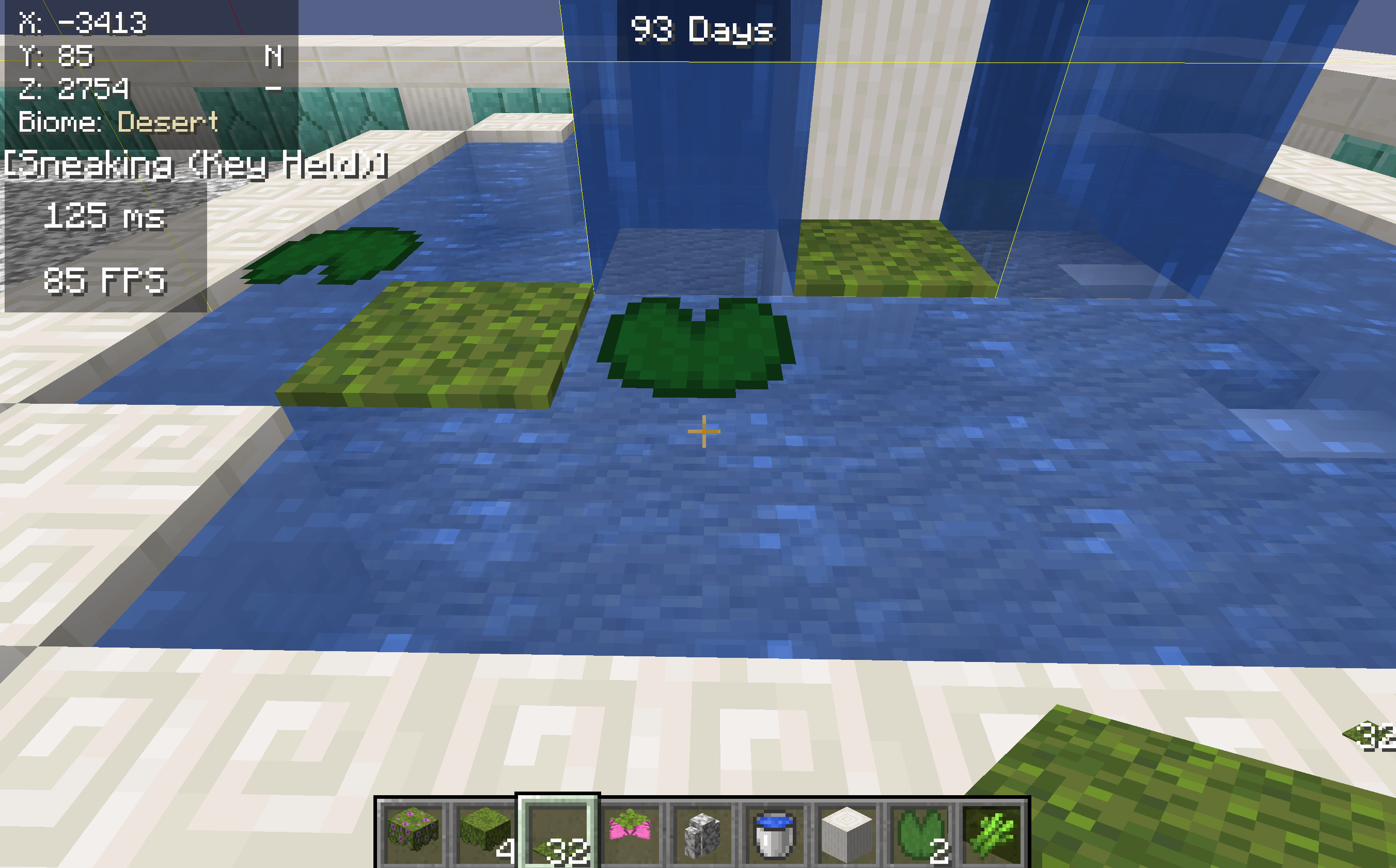
Task: Click the N compass indicator in the overlay
Action: [274, 57]
